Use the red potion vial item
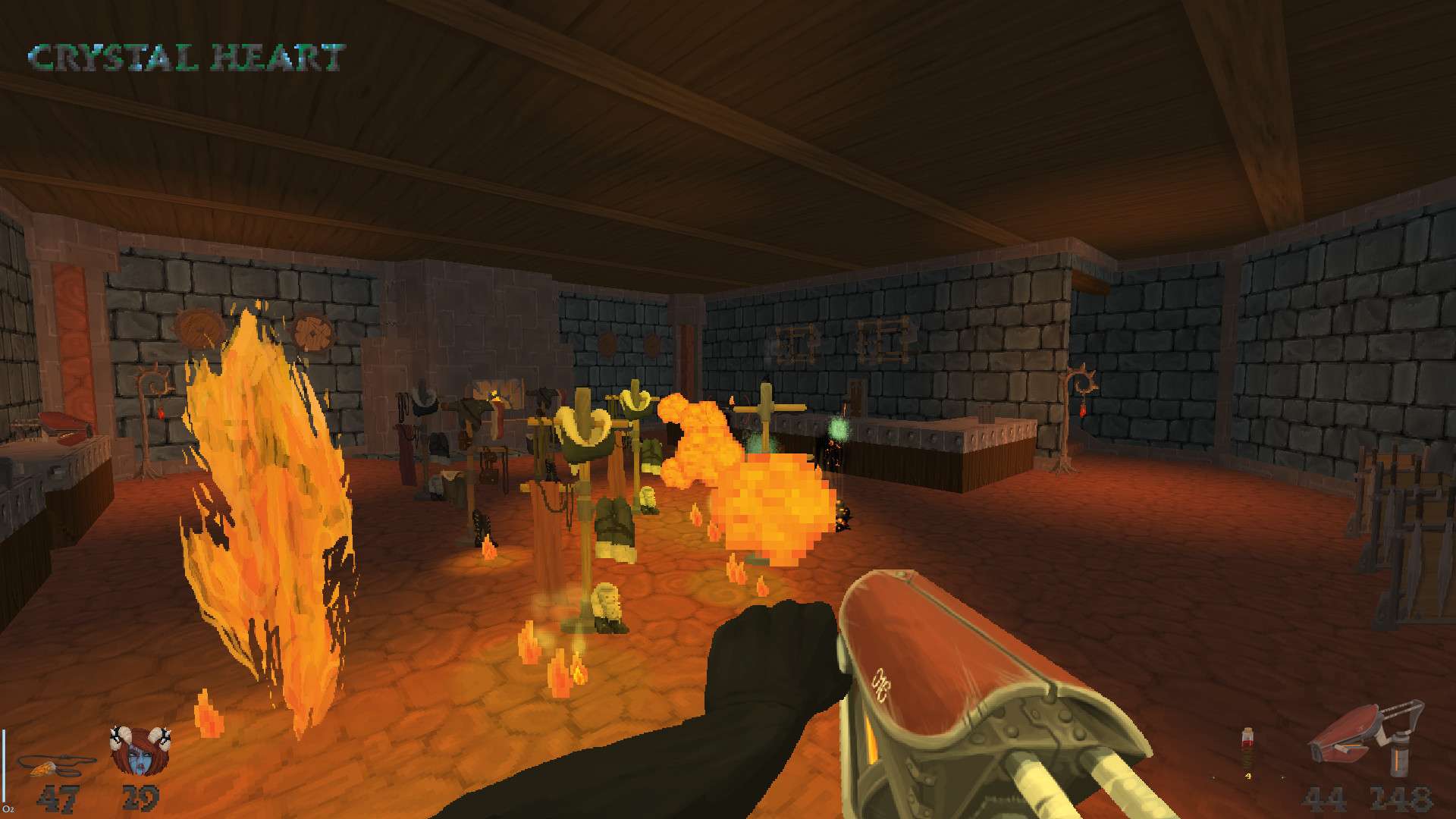Viewport: 1456px width, 819px height. tap(1246, 745)
